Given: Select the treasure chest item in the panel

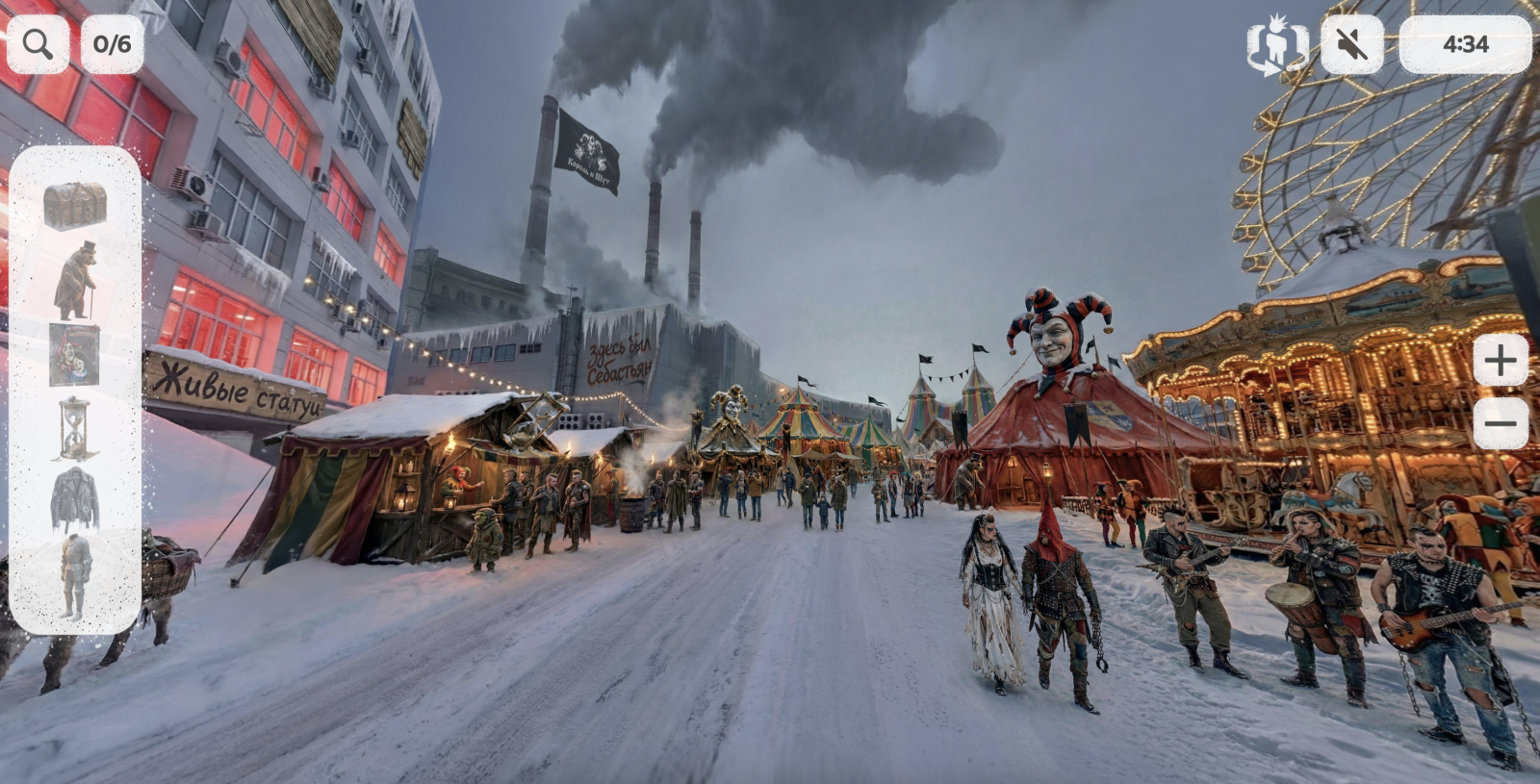Looking at the screenshot, I should (75, 205).
